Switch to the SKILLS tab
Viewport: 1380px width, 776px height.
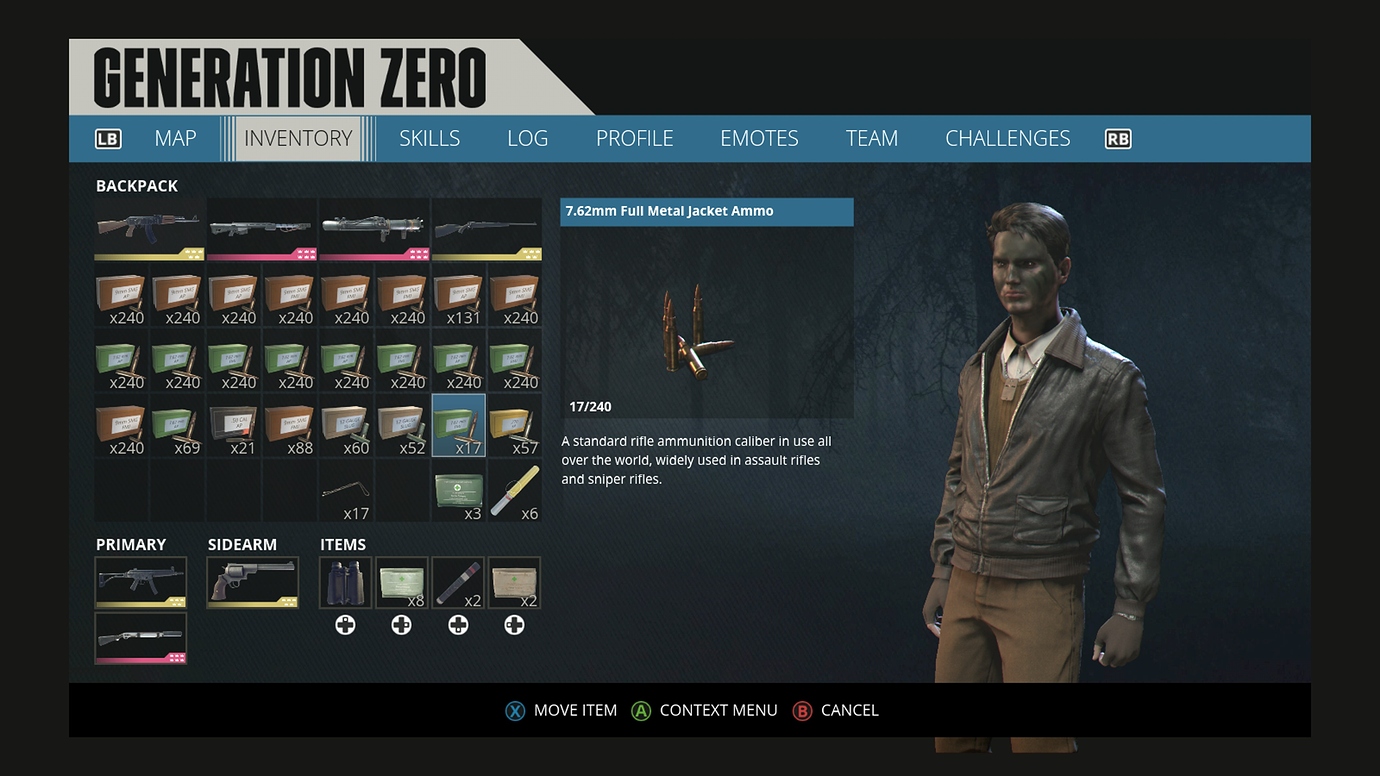(x=429, y=138)
